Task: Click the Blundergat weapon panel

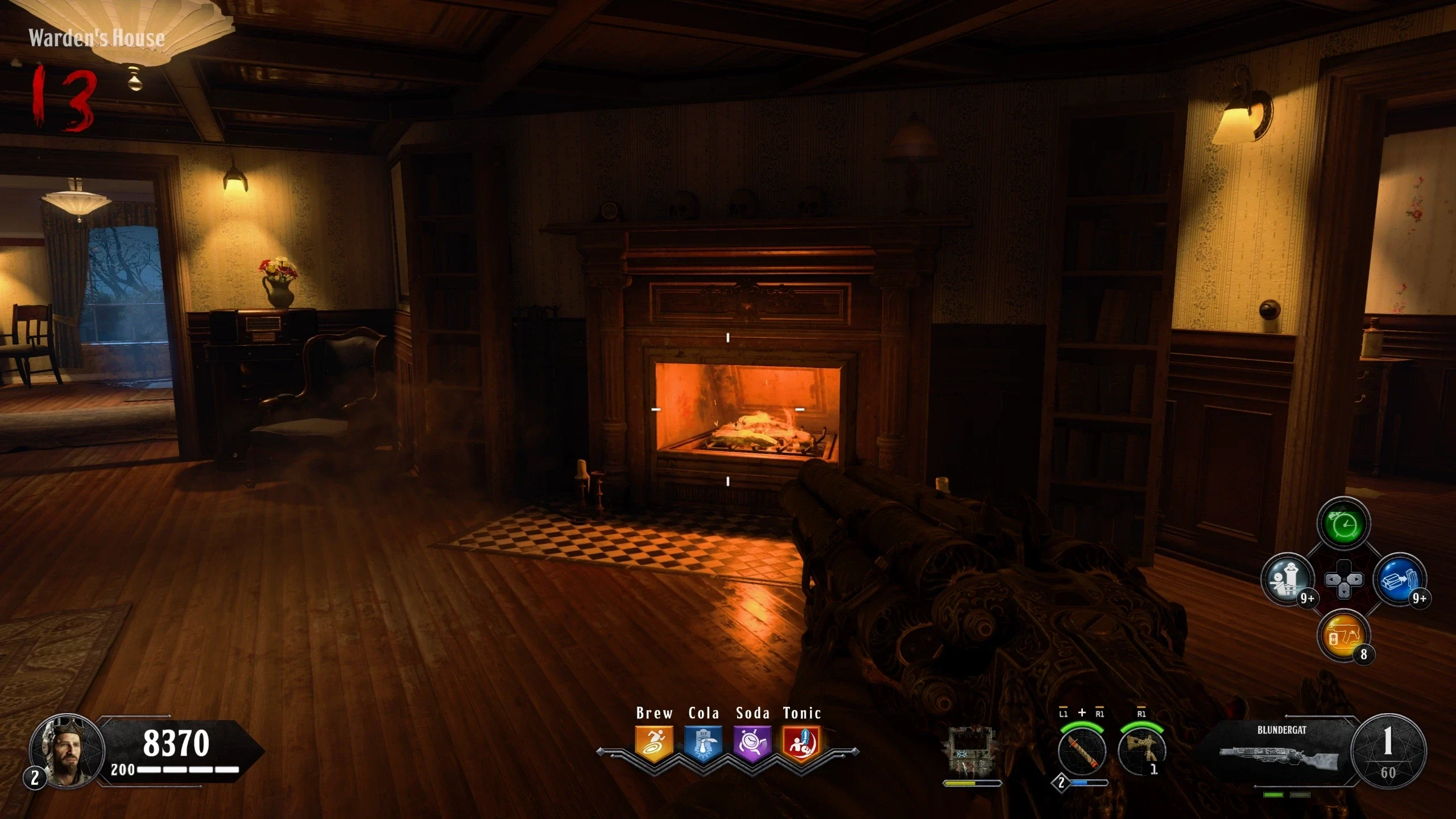Action: point(1281,750)
